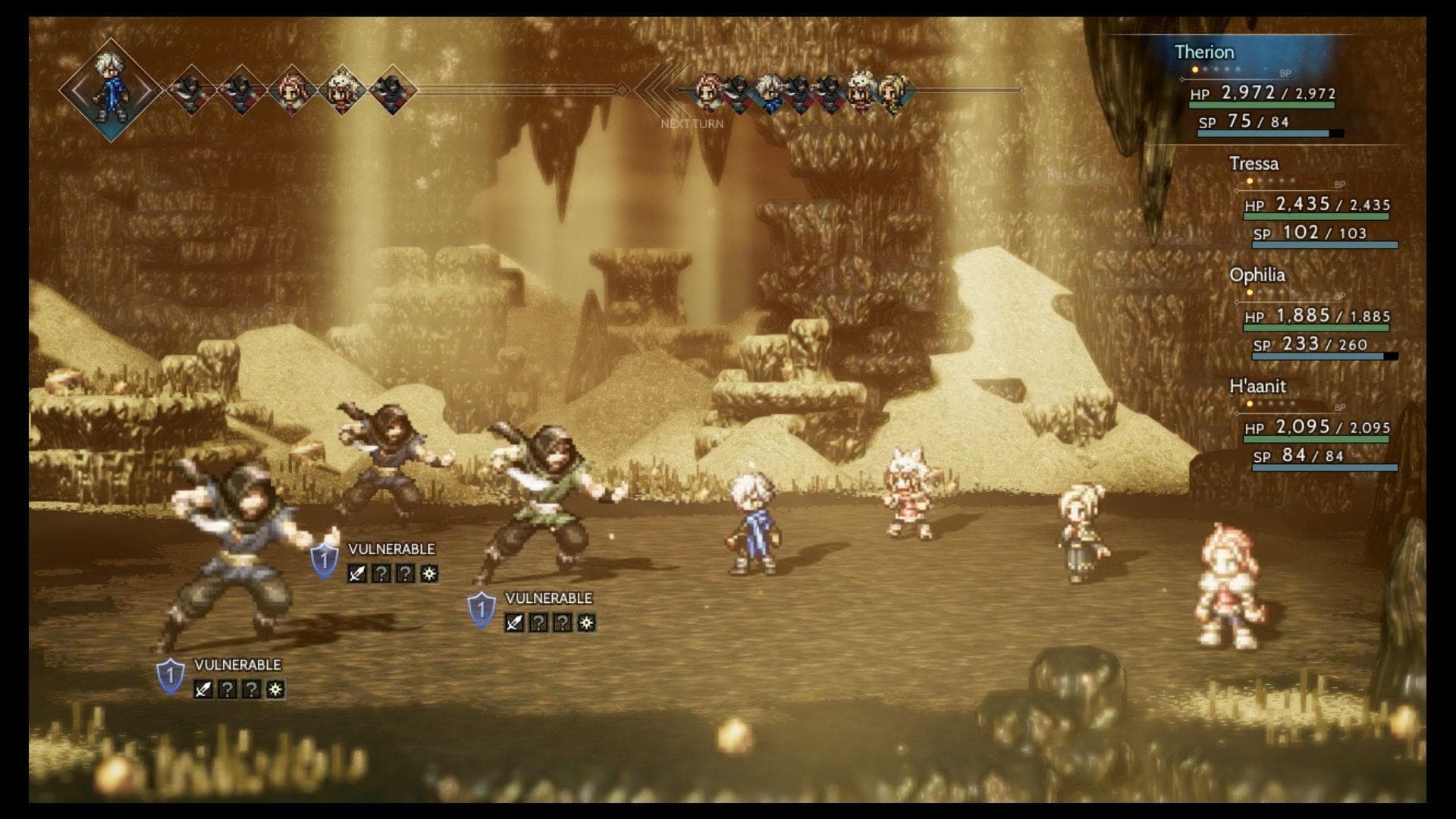Click Tressa's portrait after the NEXT TURN marker
This screenshot has height=819, width=1456.
pyautogui.click(x=708, y=91)
